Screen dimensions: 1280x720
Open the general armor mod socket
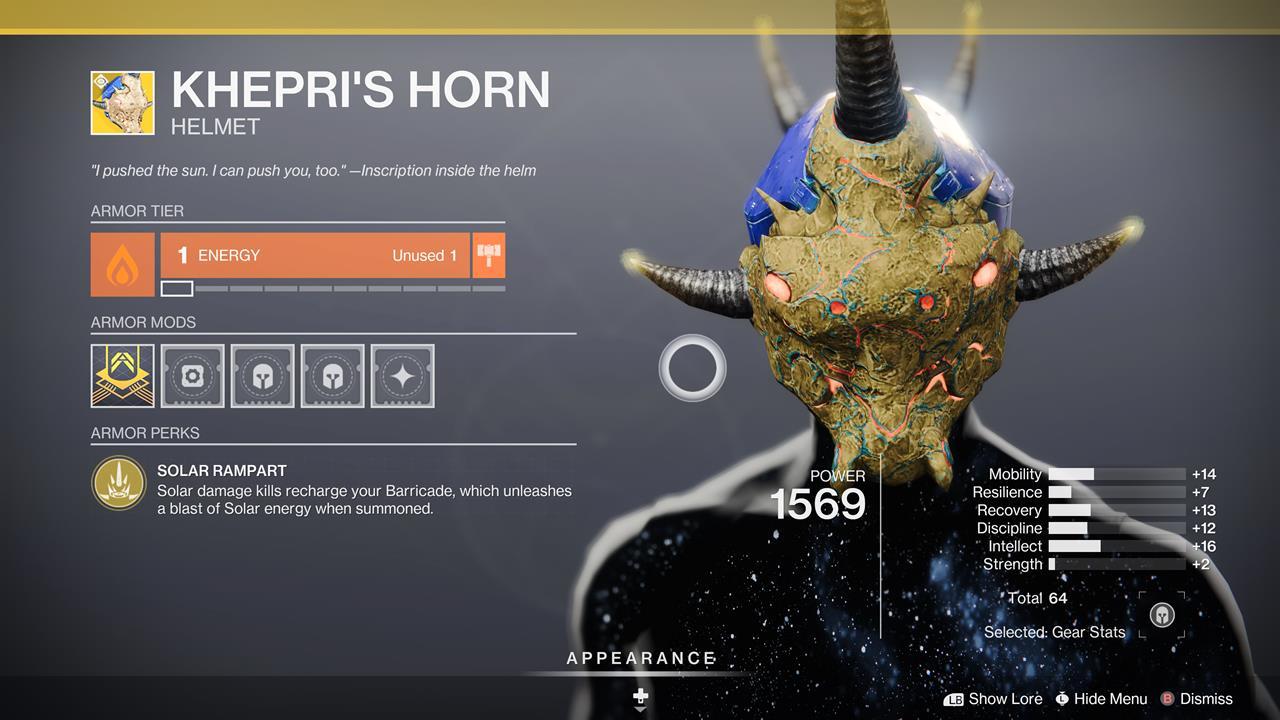pyautogui.click(x=193, y=376)
